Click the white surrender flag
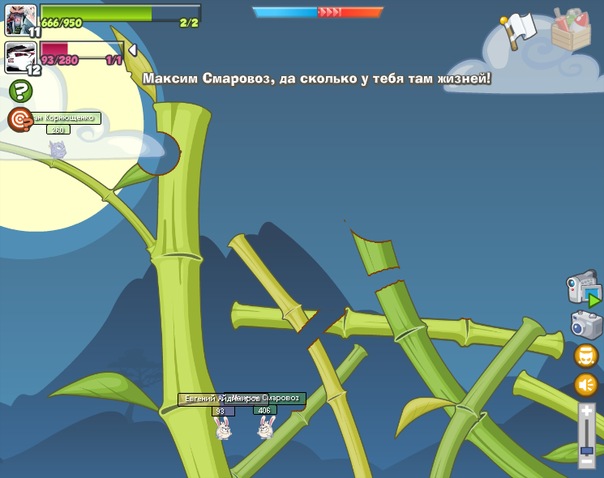Image resolution: width=604 pixels, height=478 pixels. coord(520,29)
